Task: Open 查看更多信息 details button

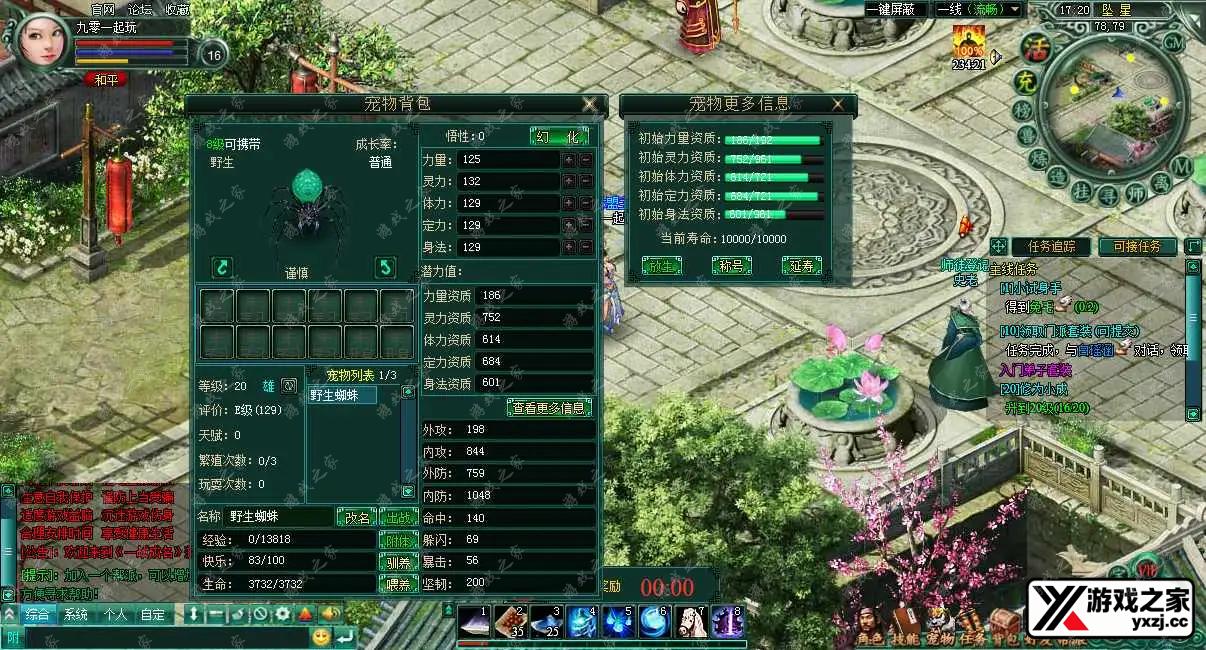Action: (x=549, y=407)
